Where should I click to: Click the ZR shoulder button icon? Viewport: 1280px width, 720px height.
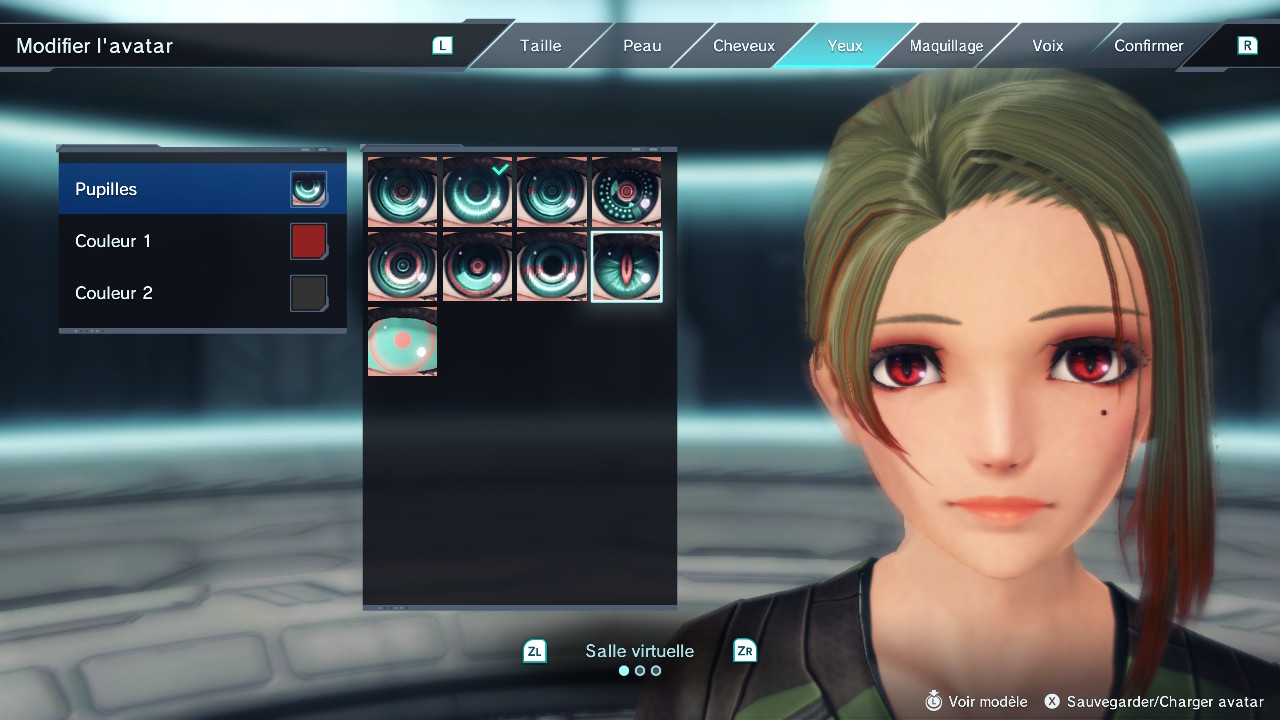(x=744, y=650)
